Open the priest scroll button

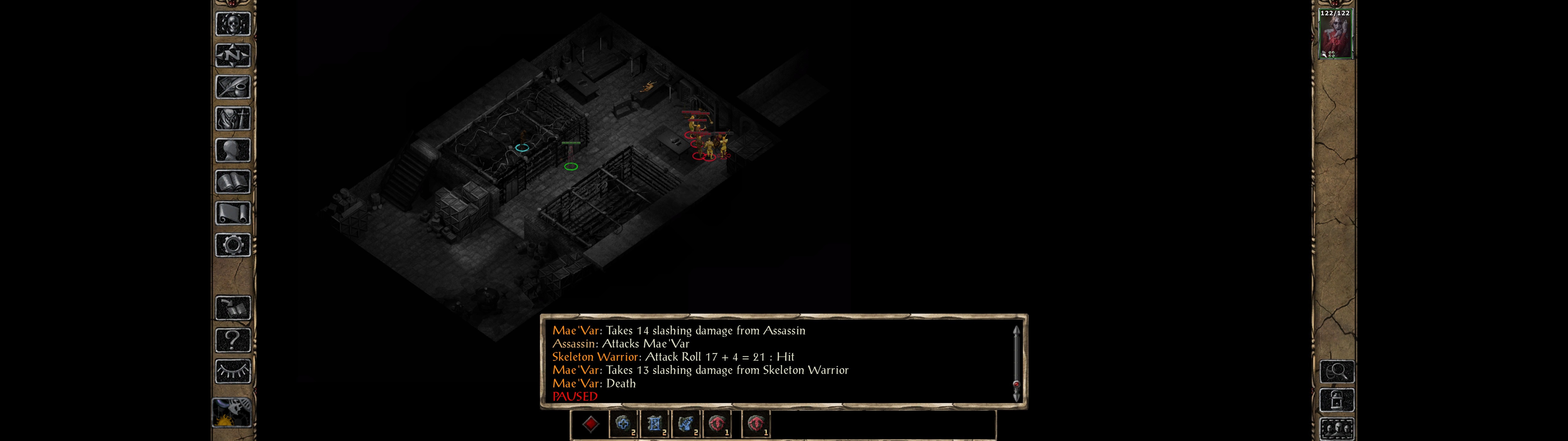coord(232,213)
